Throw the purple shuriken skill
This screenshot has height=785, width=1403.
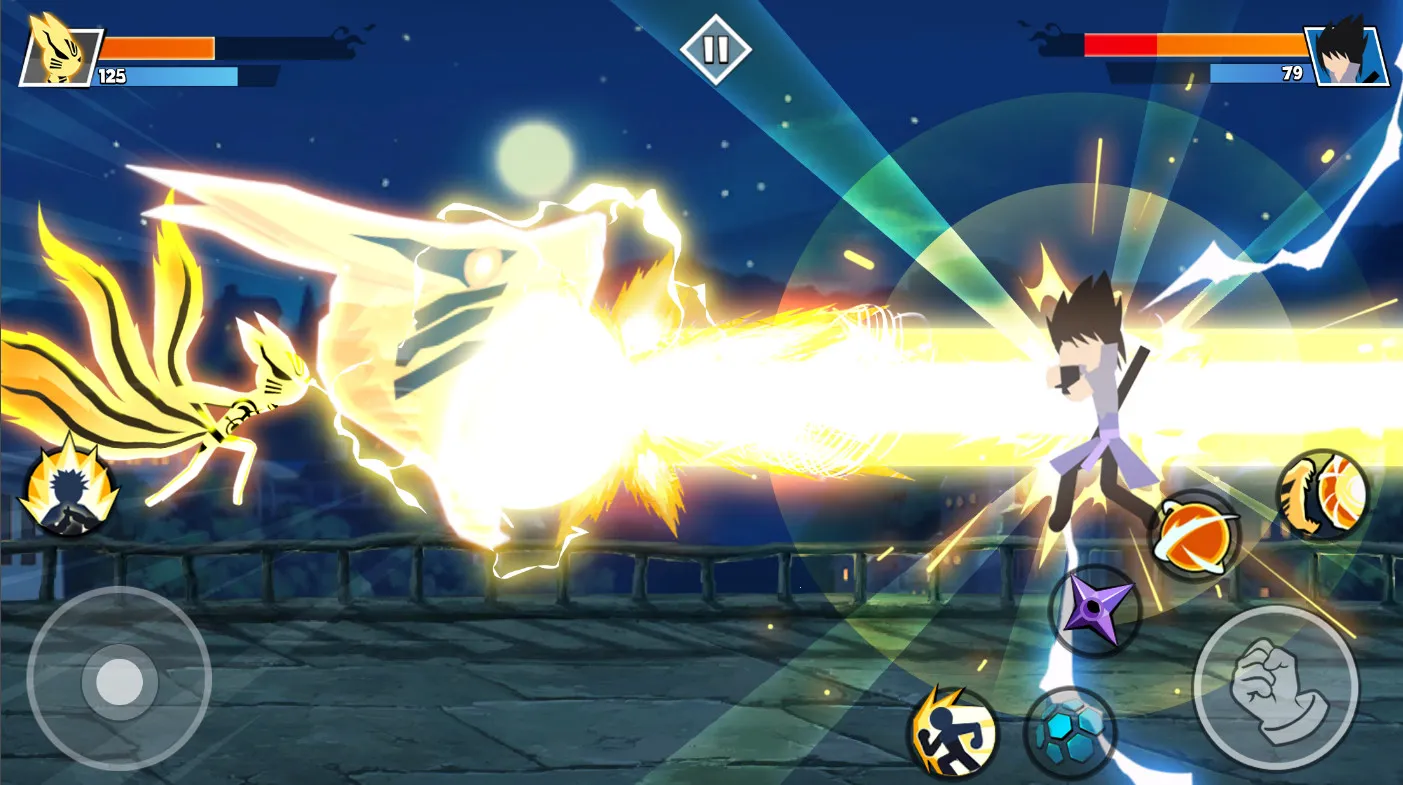pos(1095,610)
